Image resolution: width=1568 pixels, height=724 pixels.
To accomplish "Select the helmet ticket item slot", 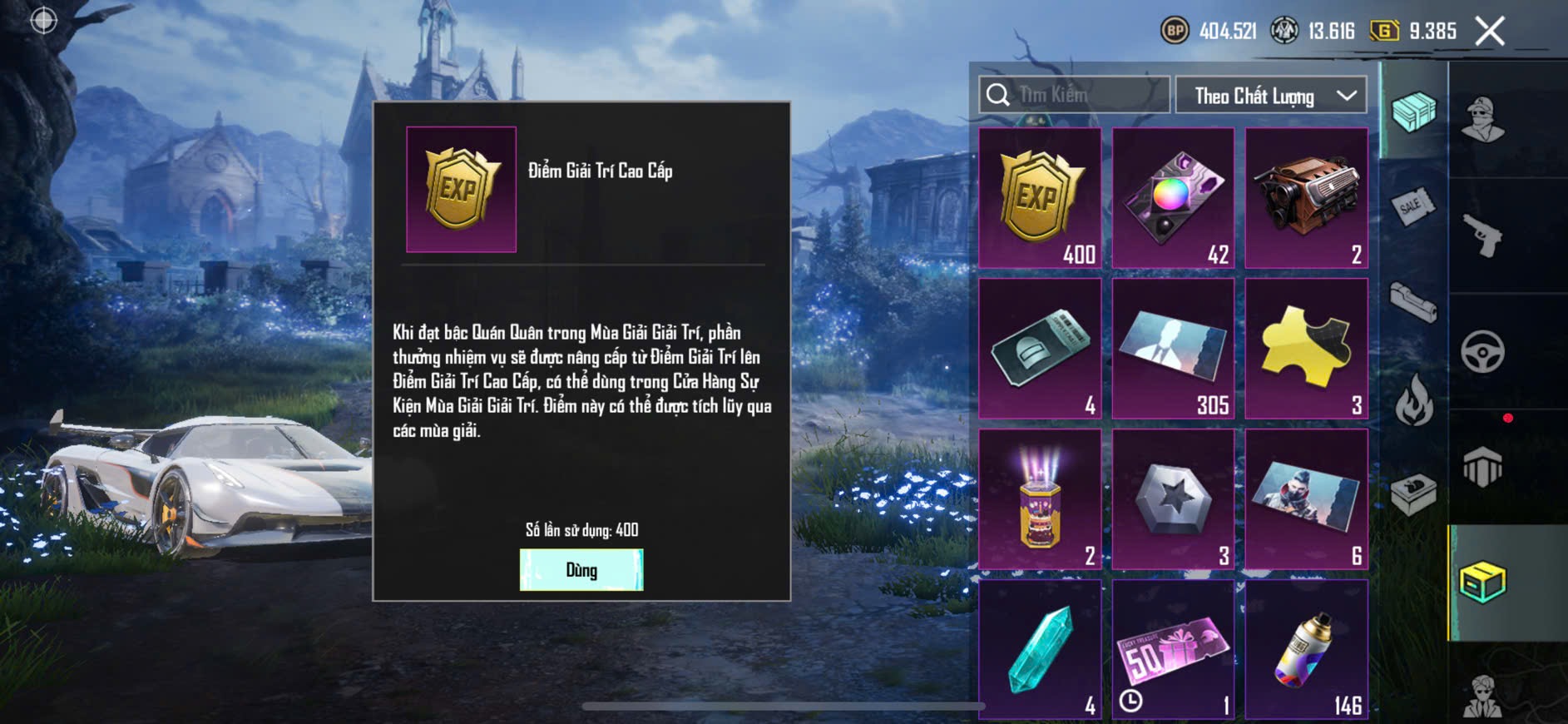I will tap(1040, 349).
